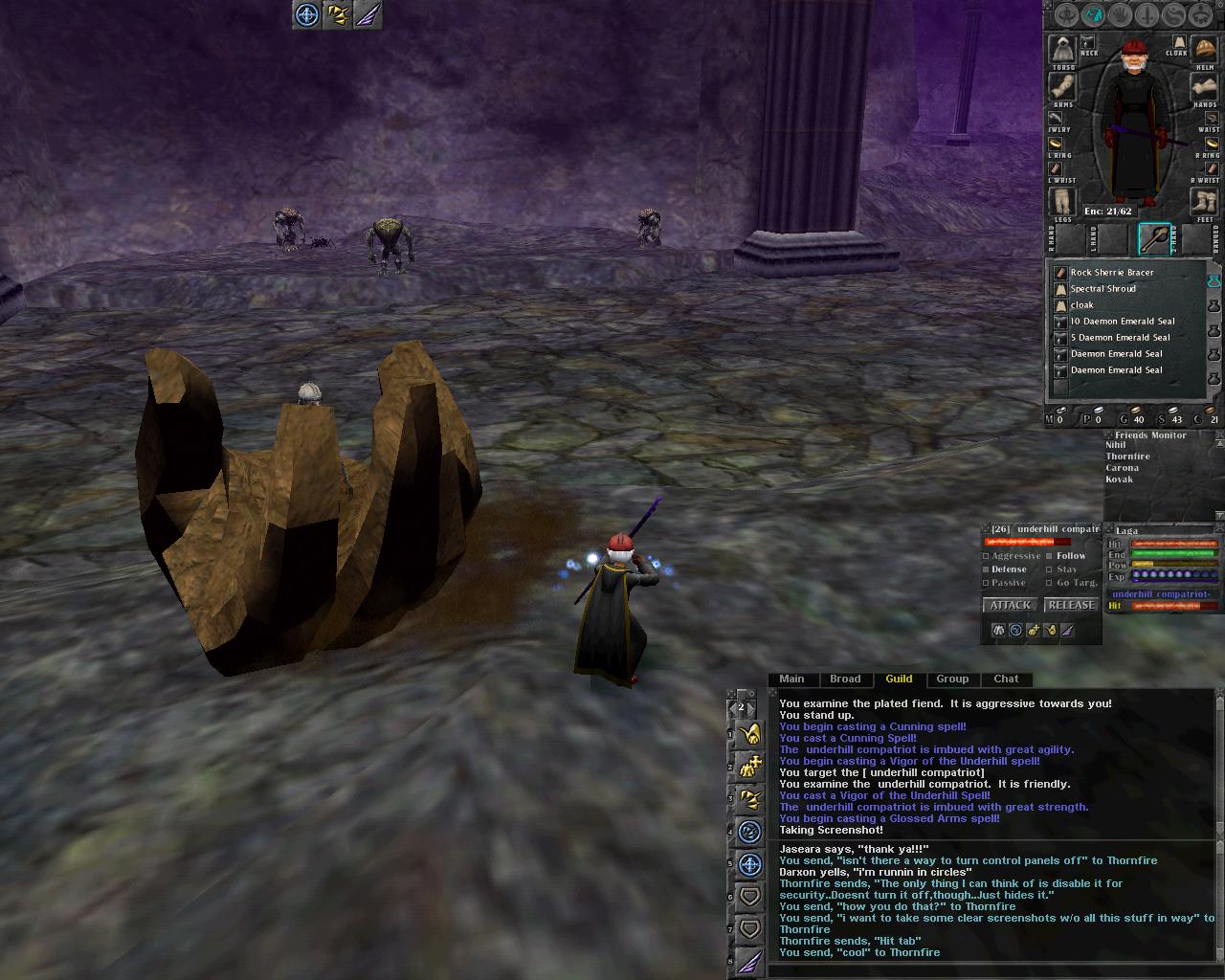Select Rock Sherrie Bracer in inventory

coord(1111,273)
